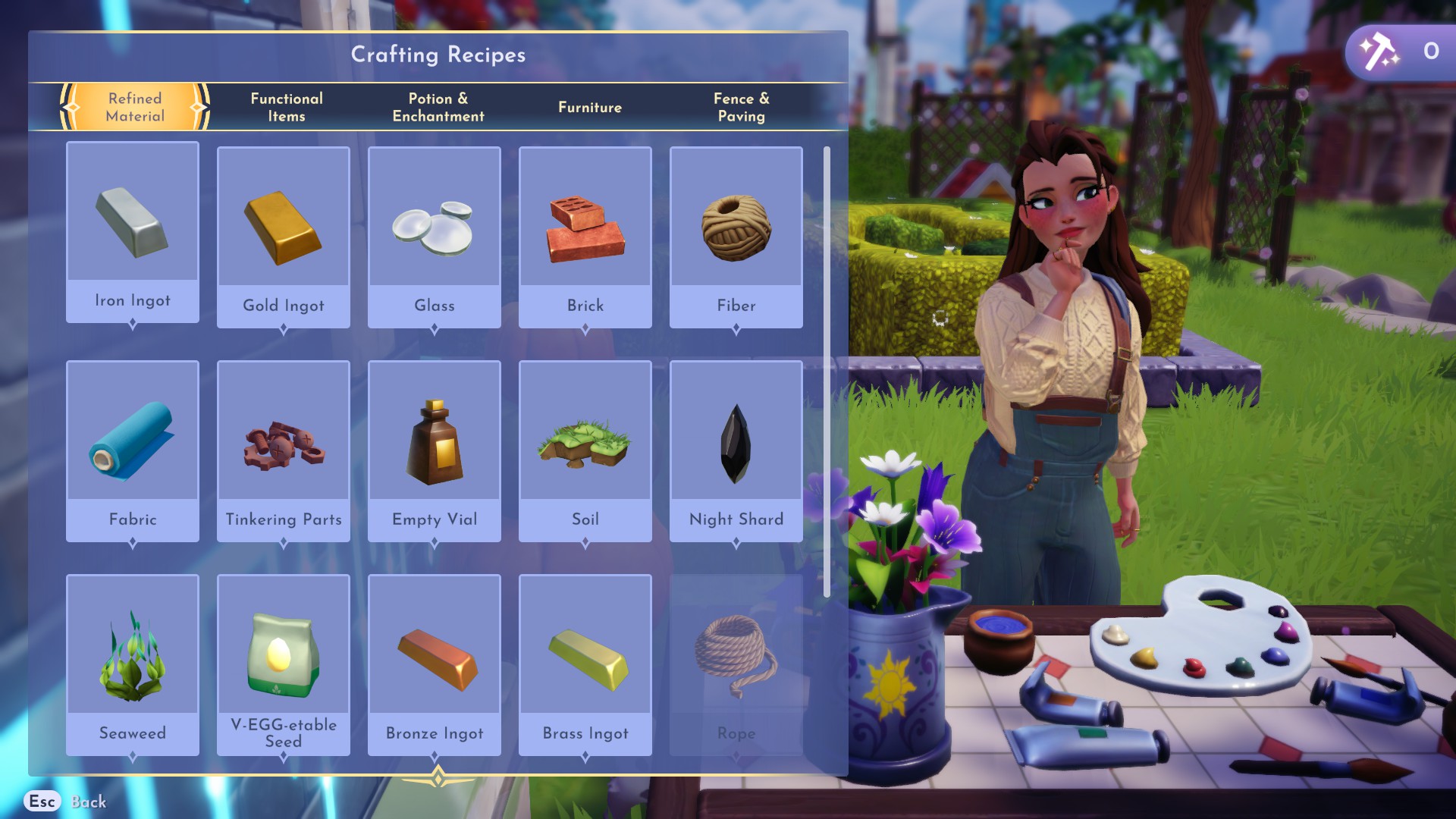The image size is (1456, 819).
Task: Switch to the Refined Material tab
Action: point(135,107)
